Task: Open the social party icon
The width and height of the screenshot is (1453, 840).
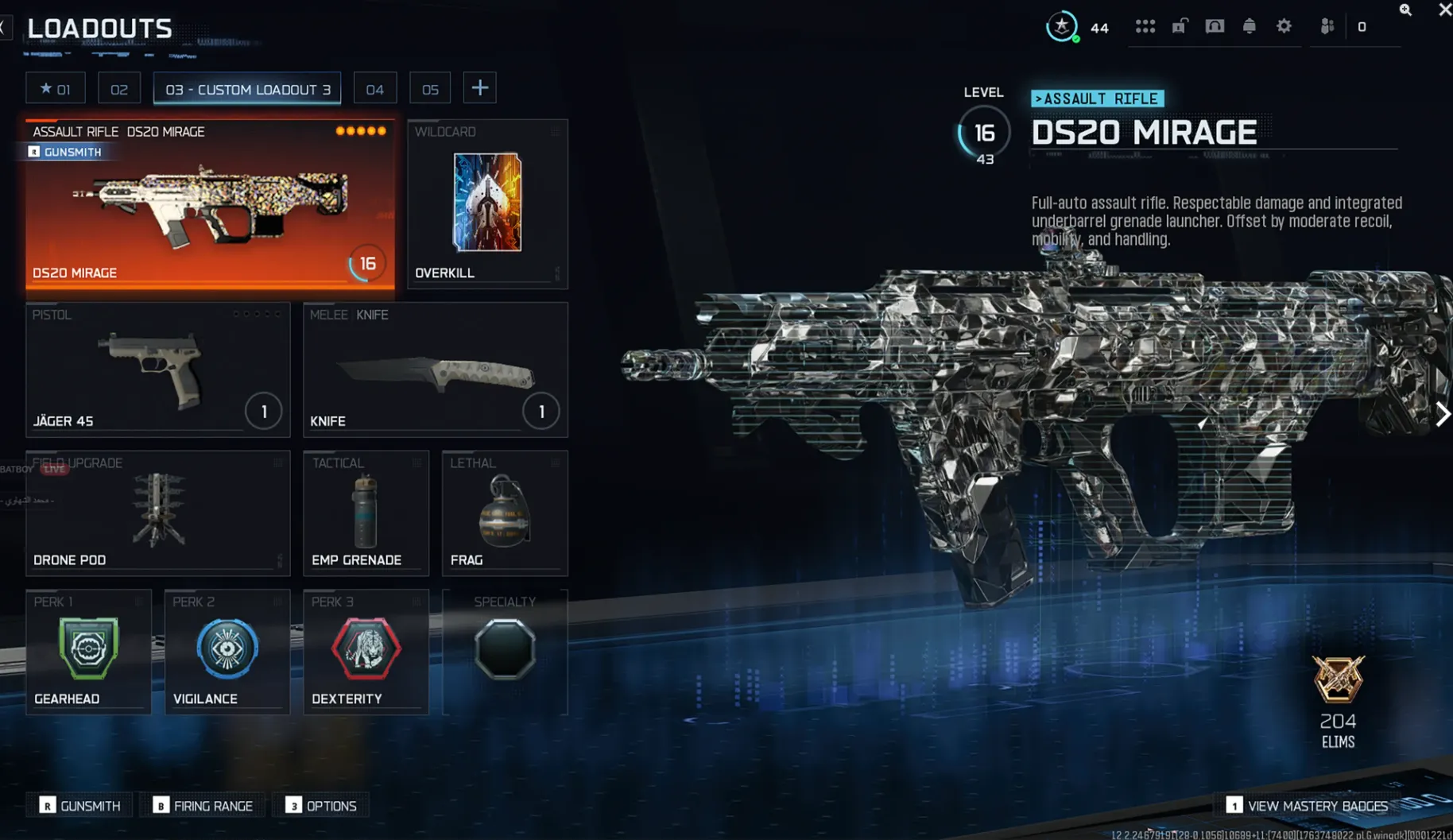Action: click(x=1326, y=26)
